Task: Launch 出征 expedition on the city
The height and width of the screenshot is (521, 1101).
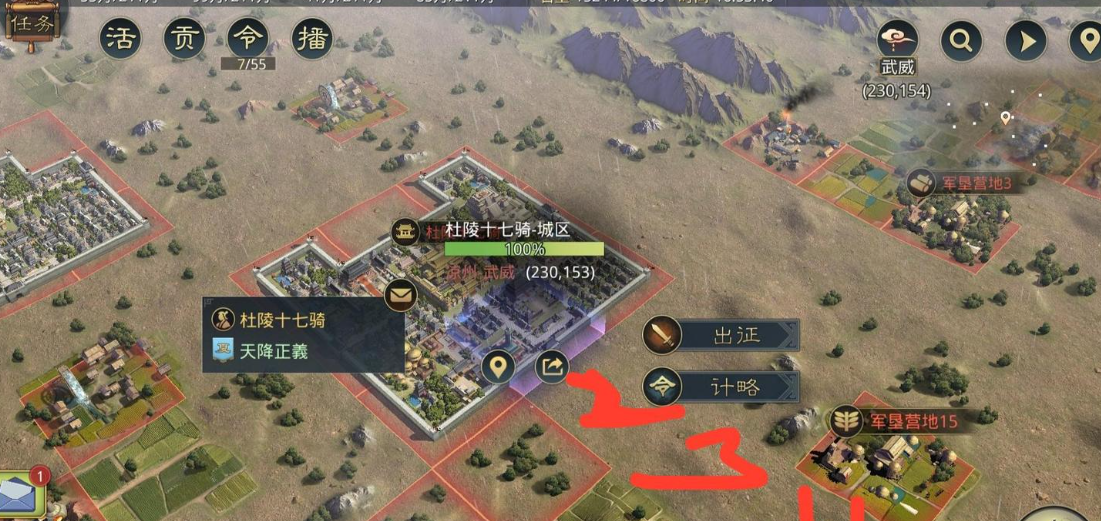Action: pos(722,336)
